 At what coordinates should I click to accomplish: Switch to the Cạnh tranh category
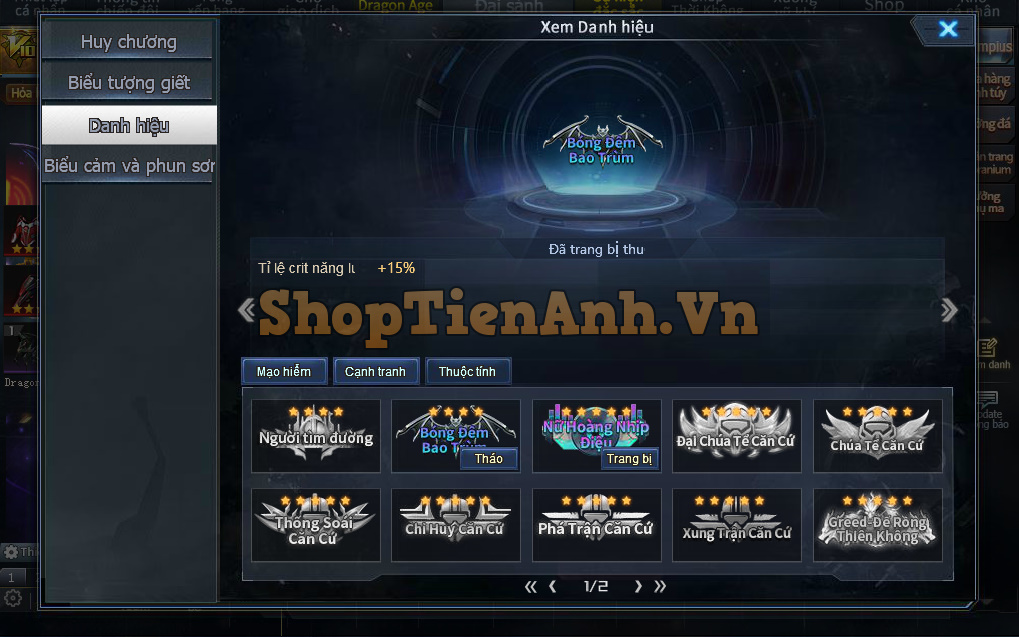point(375,371)
